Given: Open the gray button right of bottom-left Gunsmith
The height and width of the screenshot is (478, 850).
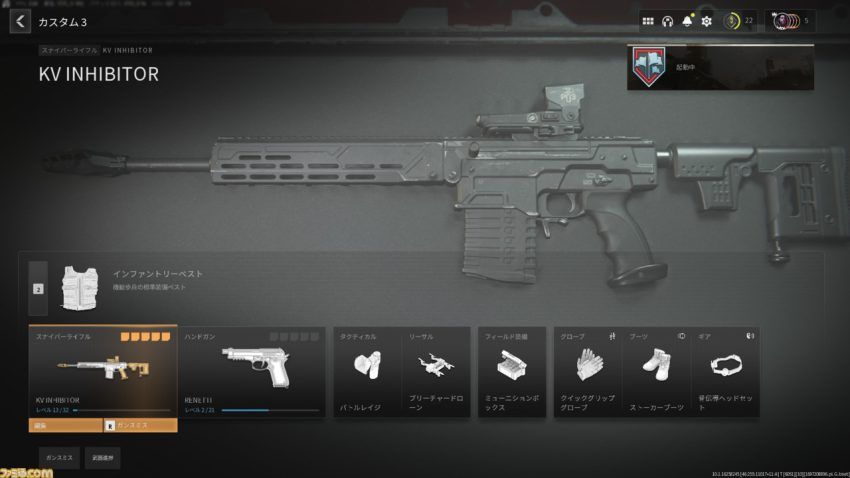Looking at the screenshot, I should [102, 458].
